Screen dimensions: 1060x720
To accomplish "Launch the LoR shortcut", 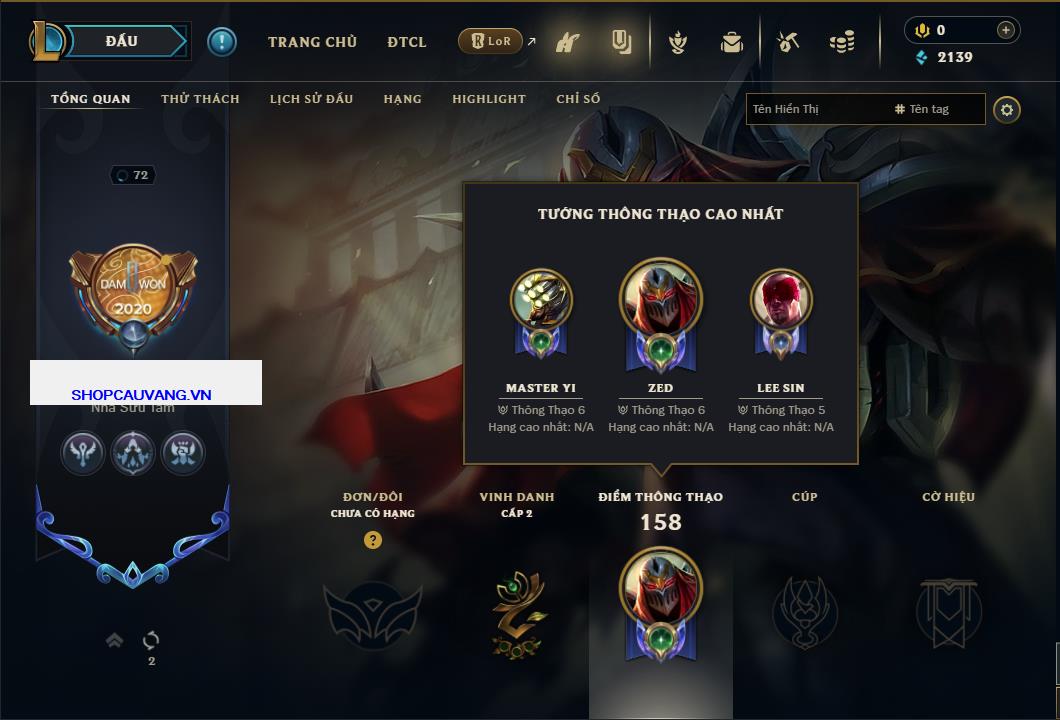I will 491,41.
